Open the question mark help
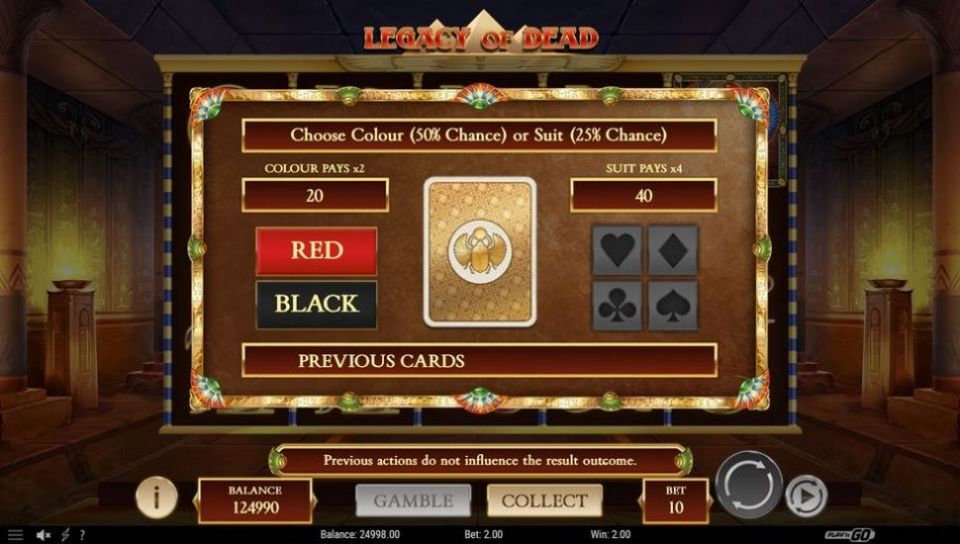 click(82, 535)
